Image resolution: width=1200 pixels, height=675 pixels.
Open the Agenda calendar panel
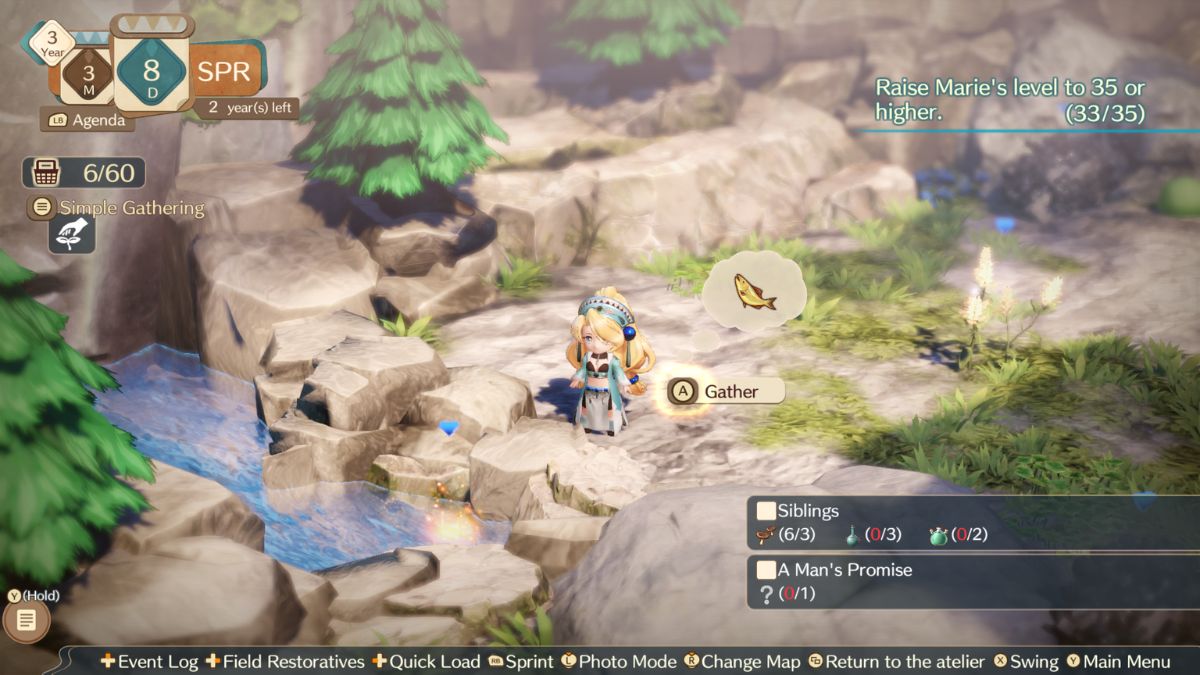pyautogui.click(x=86, y=120)
